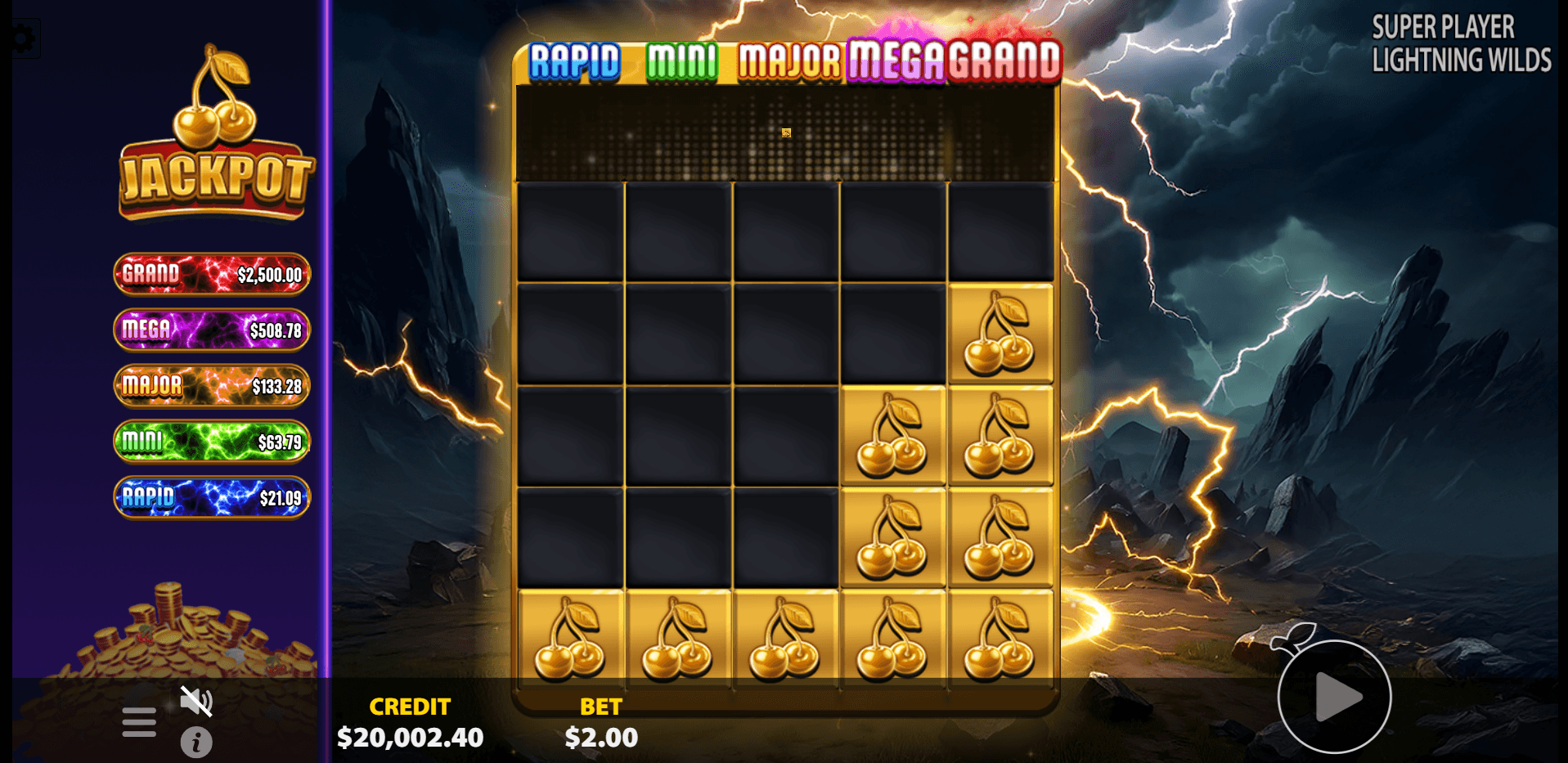1568x763 pixels.
Task: Select the RAPID tab above the reels
Action: click(575, 61)
